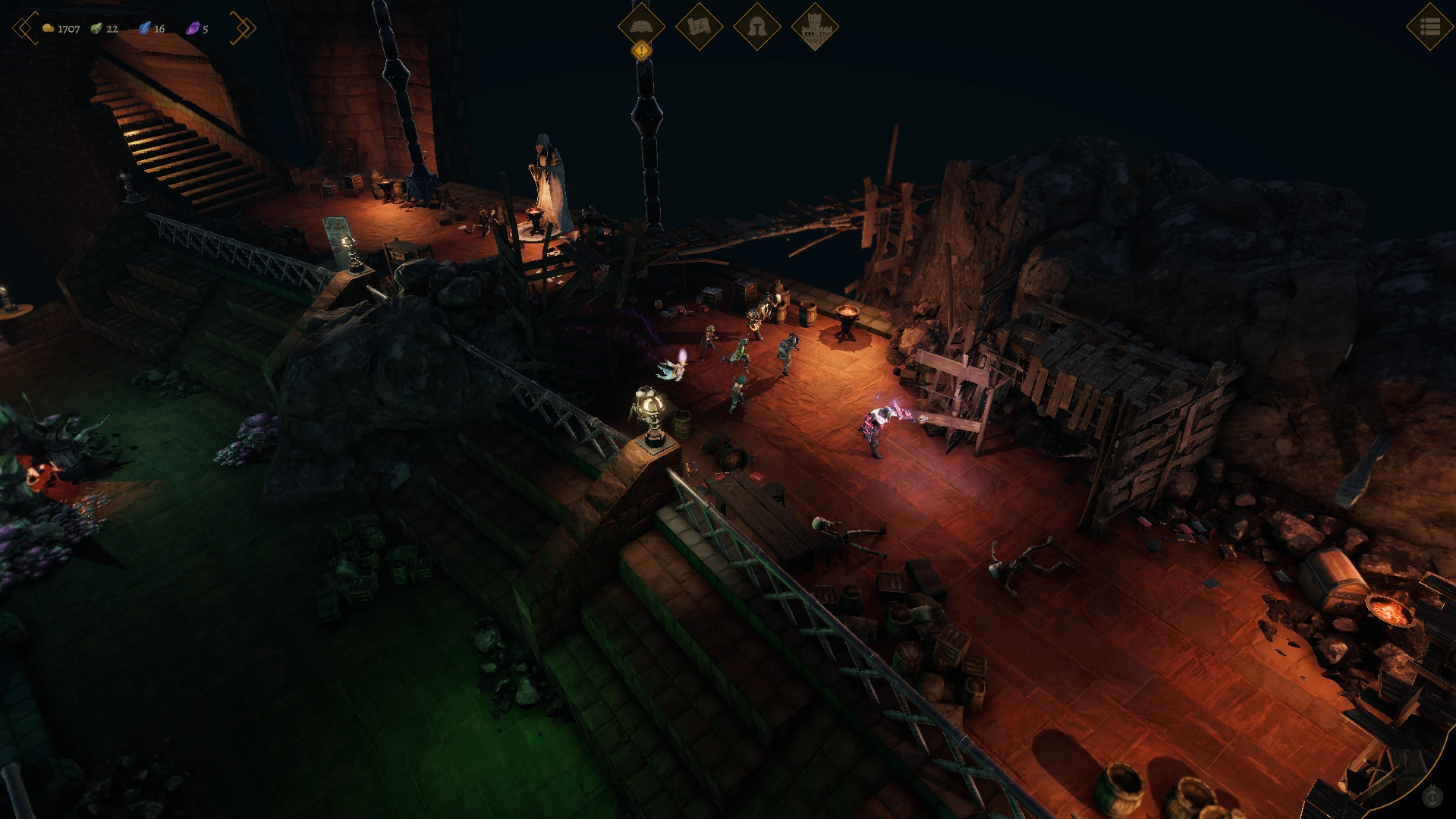This screenshot has height=819, width=1456.
Task: Click the right arrow beside the resources
Action: 244,28
